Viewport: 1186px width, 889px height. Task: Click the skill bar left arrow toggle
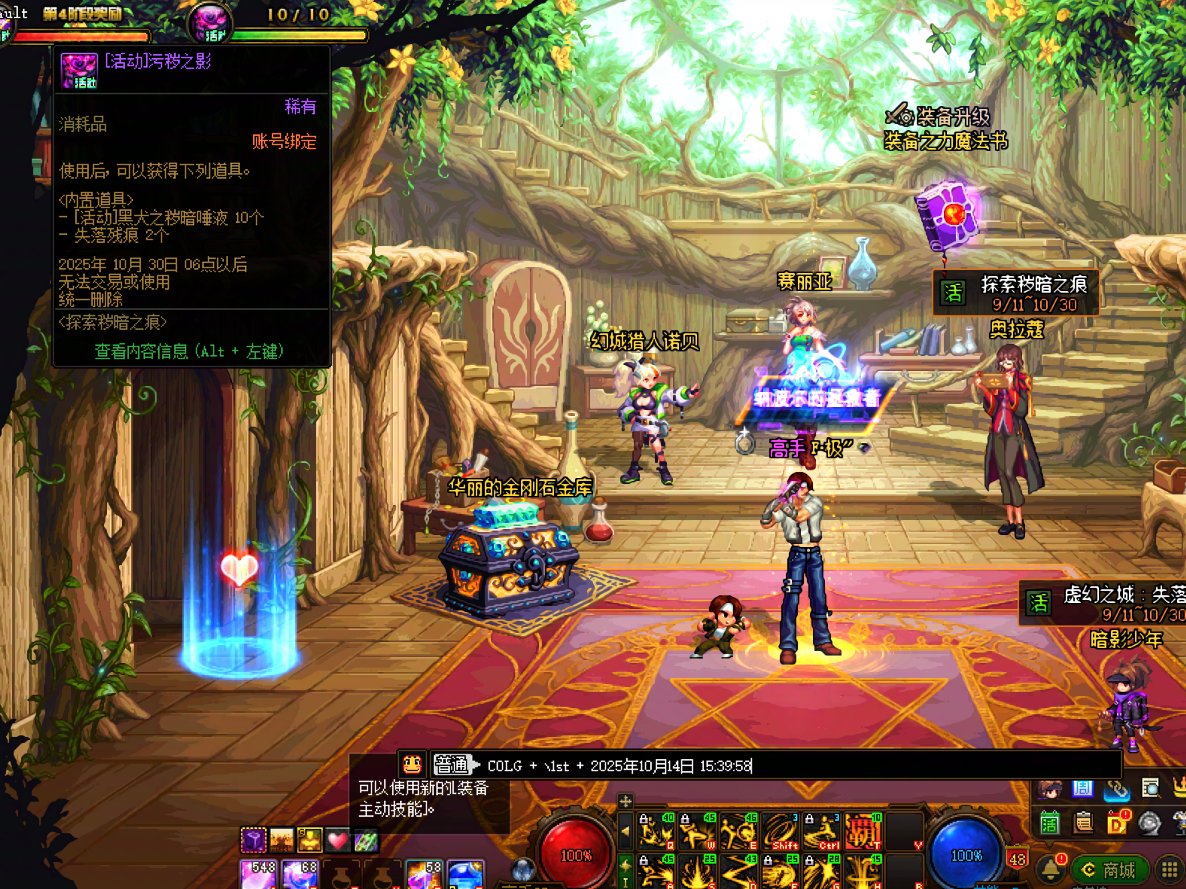pyautogui.click(x=626, y=829)
